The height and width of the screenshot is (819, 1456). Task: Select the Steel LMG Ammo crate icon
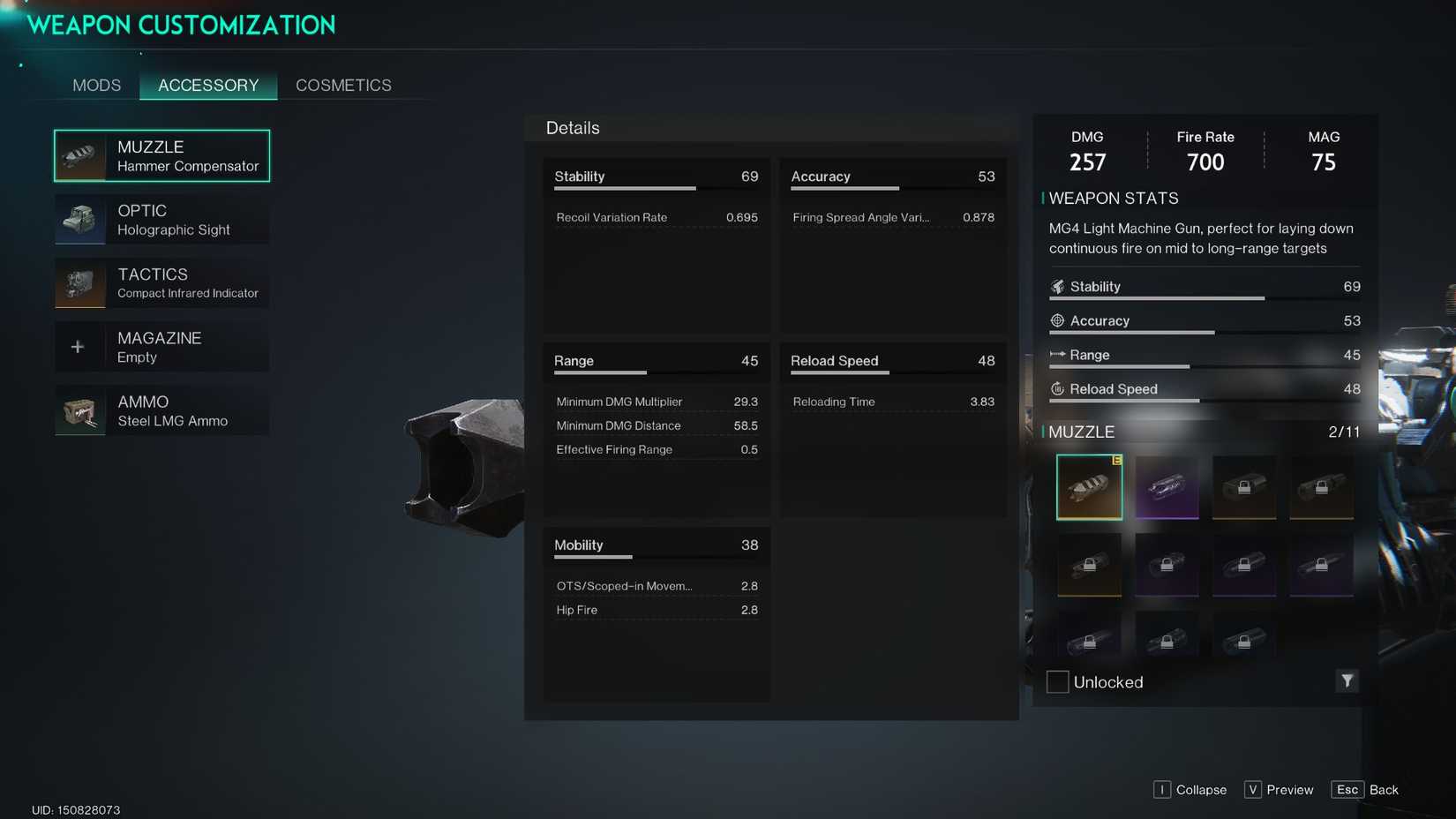point(79,410)
